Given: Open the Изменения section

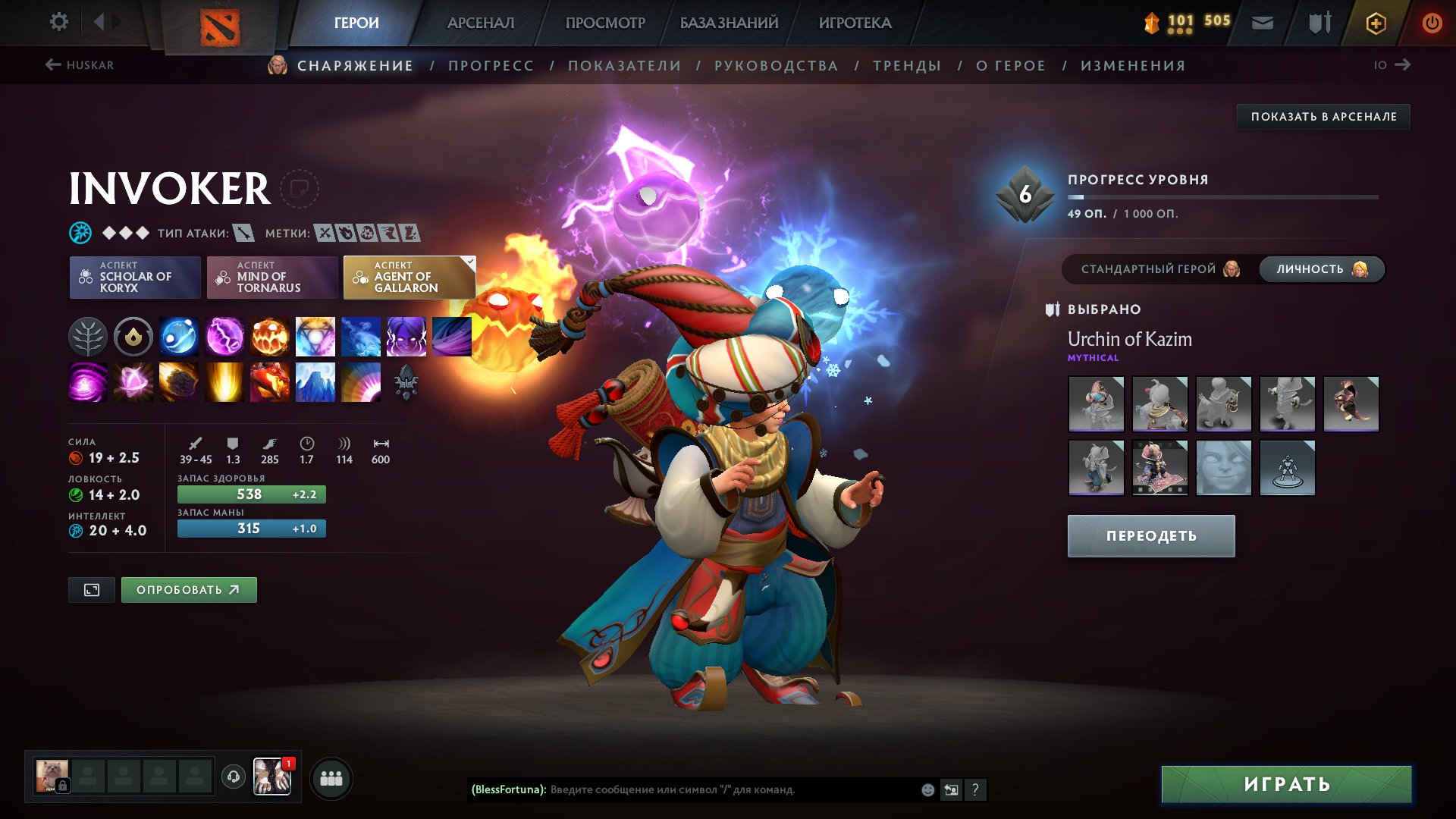Looking at the screenshot, I should click(1132, 66).
